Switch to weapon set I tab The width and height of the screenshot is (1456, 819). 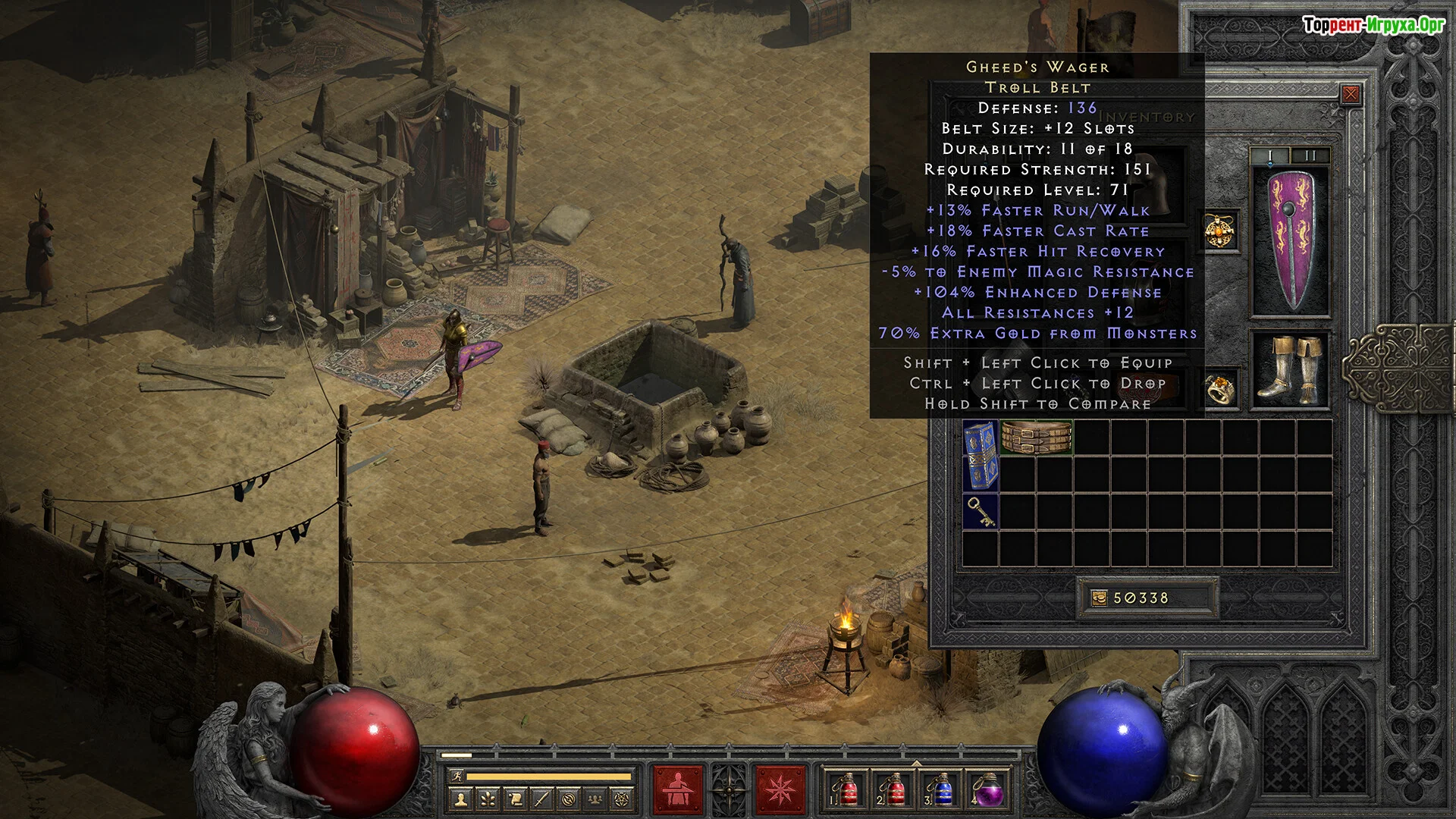[1270, 155]
